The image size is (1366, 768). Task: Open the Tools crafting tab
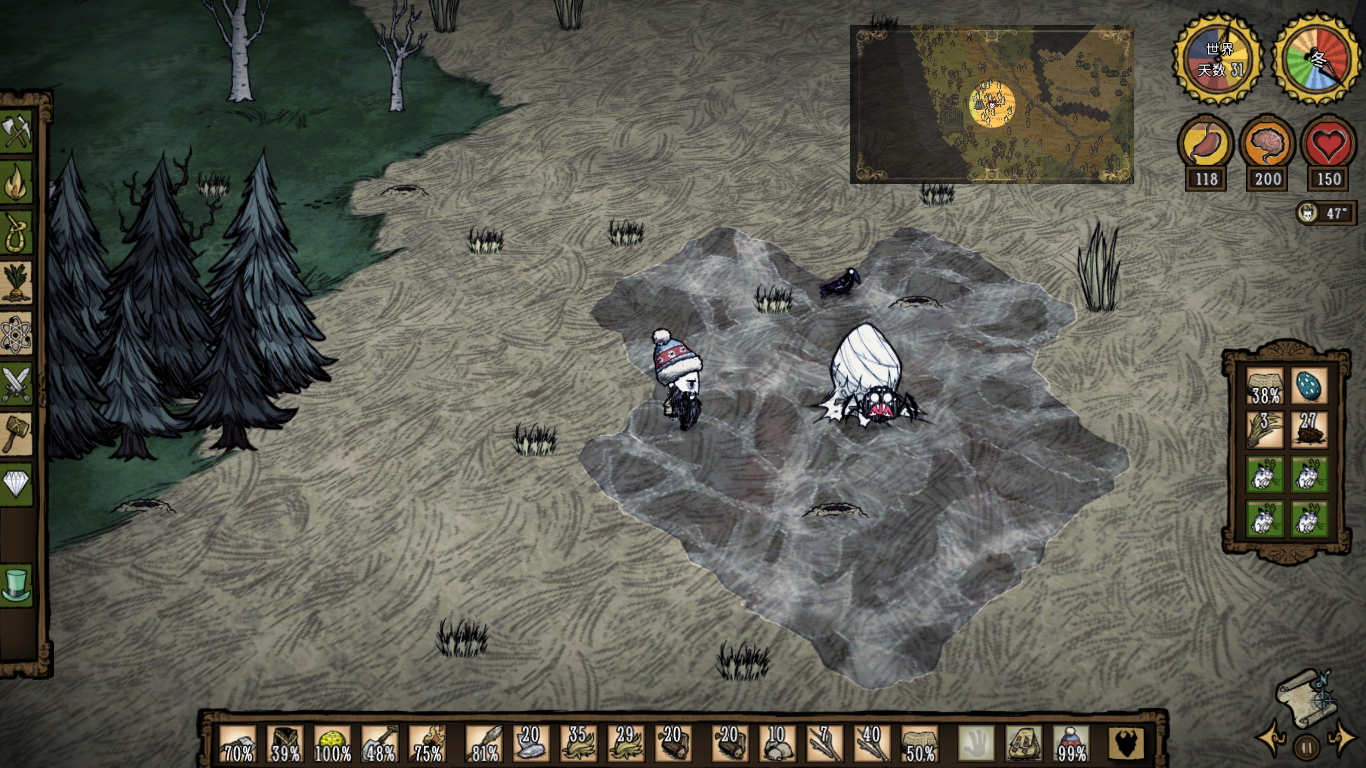[x=17, y=131]
